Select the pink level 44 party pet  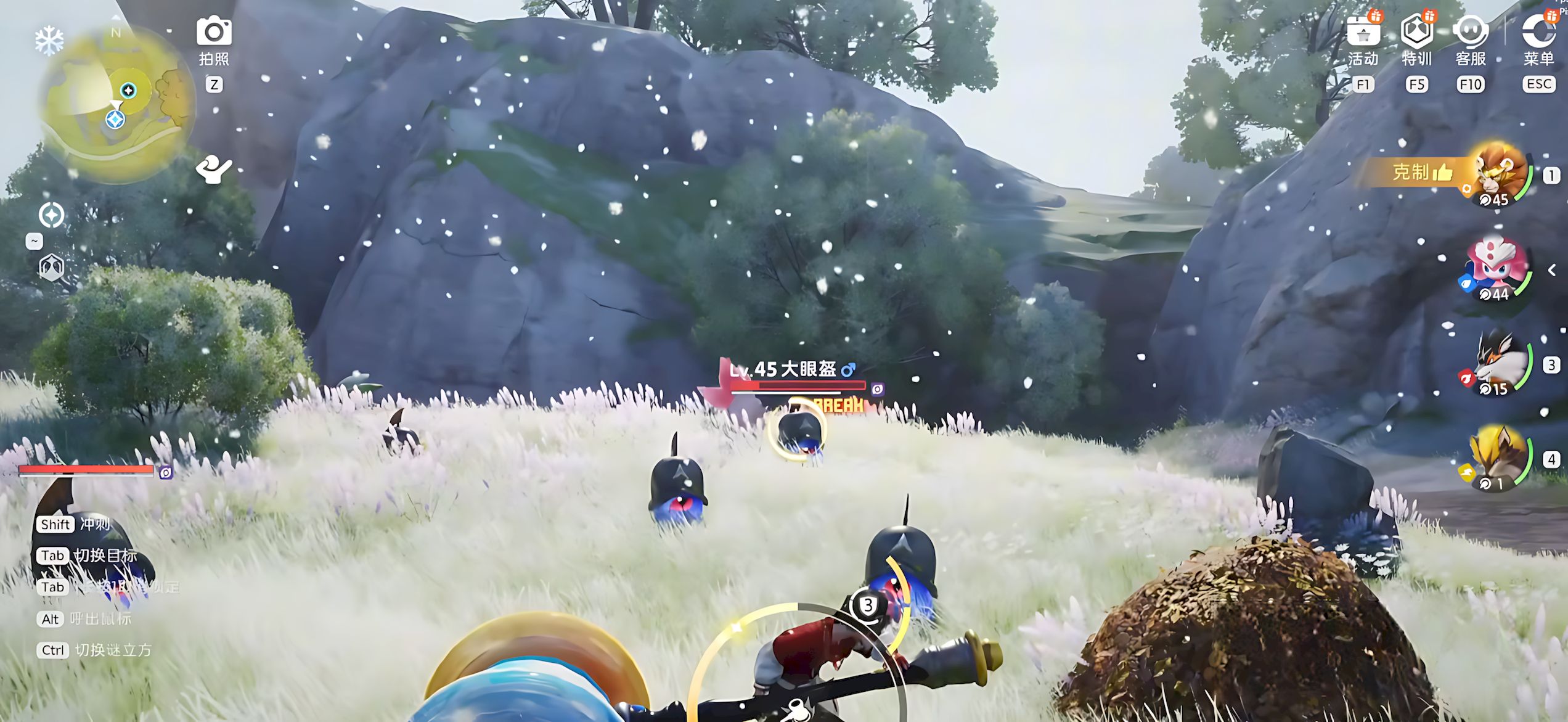tap(1496, 268)
